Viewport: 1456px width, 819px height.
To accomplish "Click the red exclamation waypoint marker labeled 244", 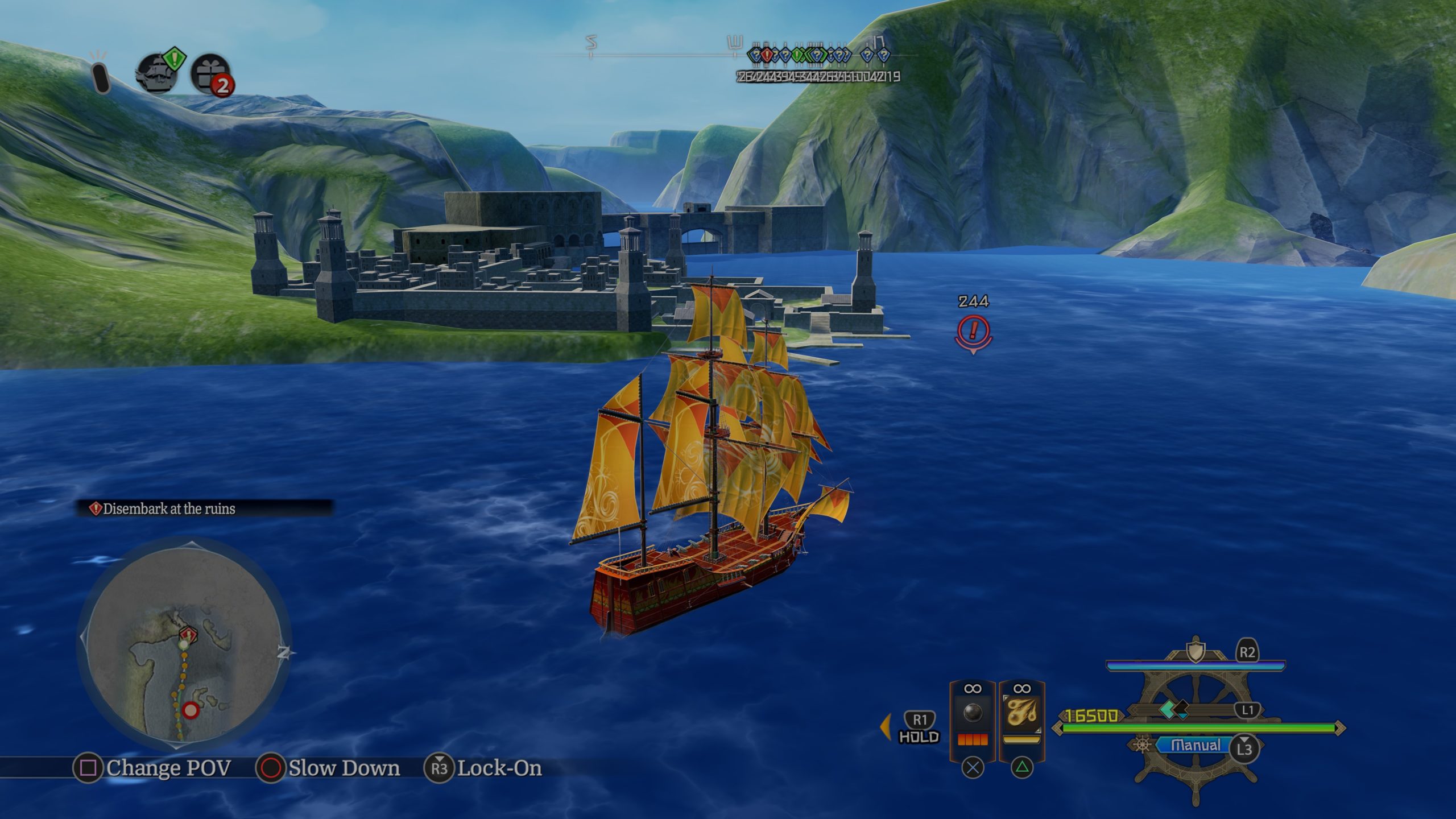I will click(x=973, y=331).
